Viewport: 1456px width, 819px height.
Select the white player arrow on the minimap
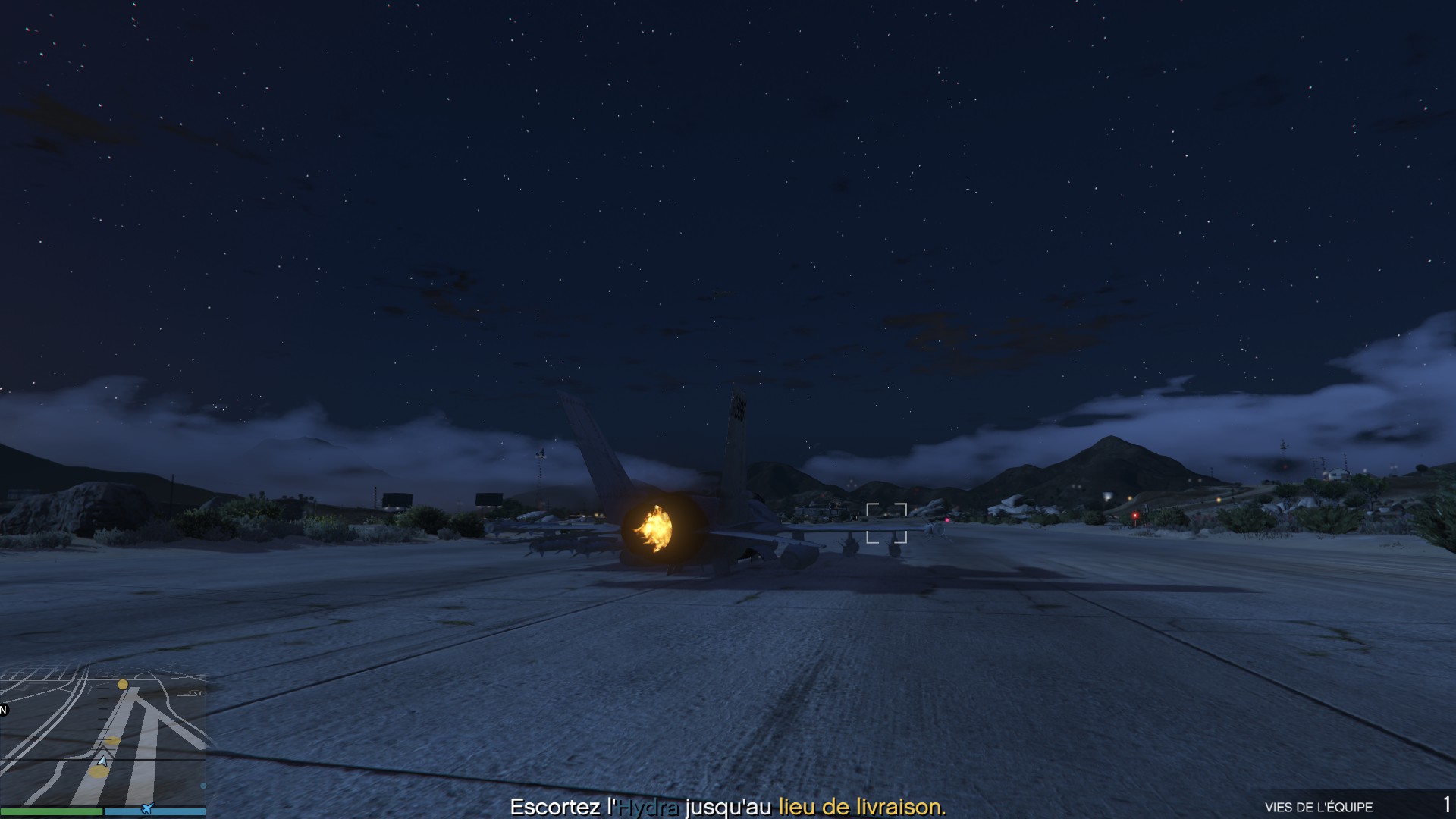102,761
